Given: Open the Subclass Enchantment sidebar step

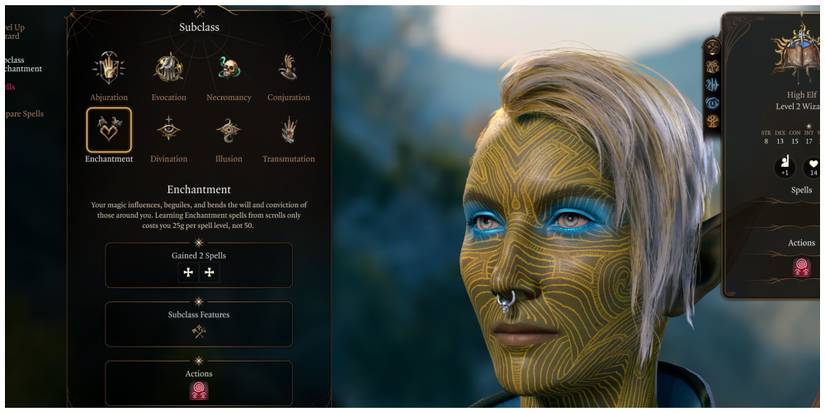Looking at the screenshot, I should point(22,63).
